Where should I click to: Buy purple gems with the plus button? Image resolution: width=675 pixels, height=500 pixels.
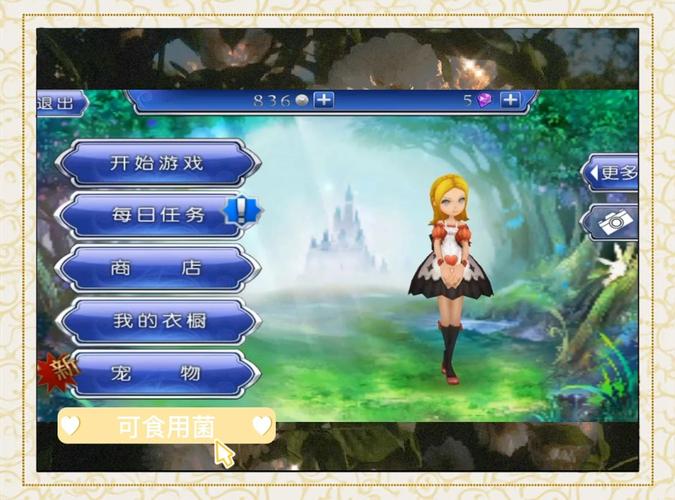click(510, 100)
